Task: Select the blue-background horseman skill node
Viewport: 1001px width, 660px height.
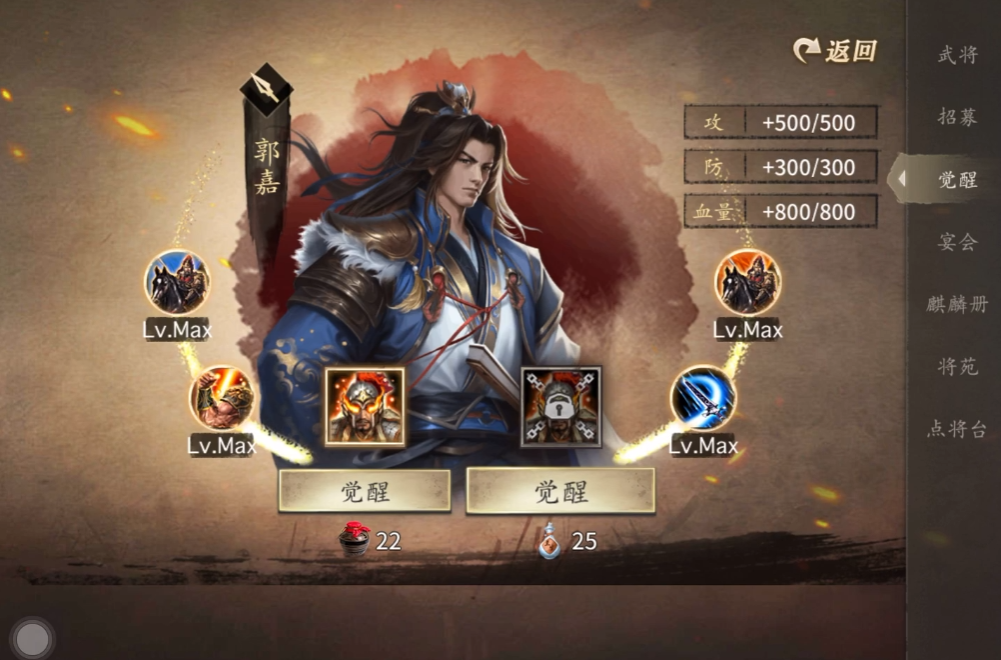Action: tap(177, 282)
